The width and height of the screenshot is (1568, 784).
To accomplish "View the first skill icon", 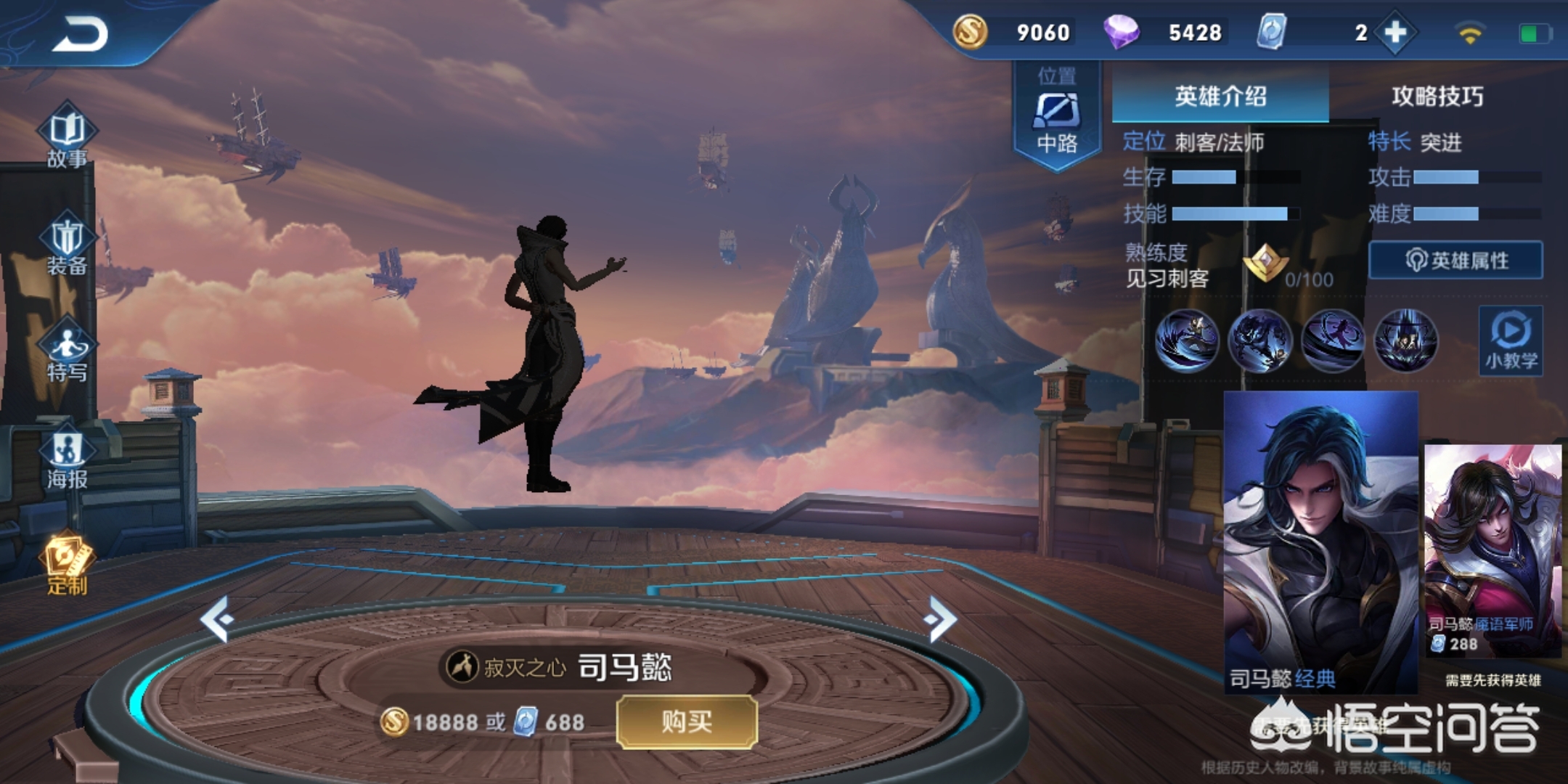I will [1187, 340].
